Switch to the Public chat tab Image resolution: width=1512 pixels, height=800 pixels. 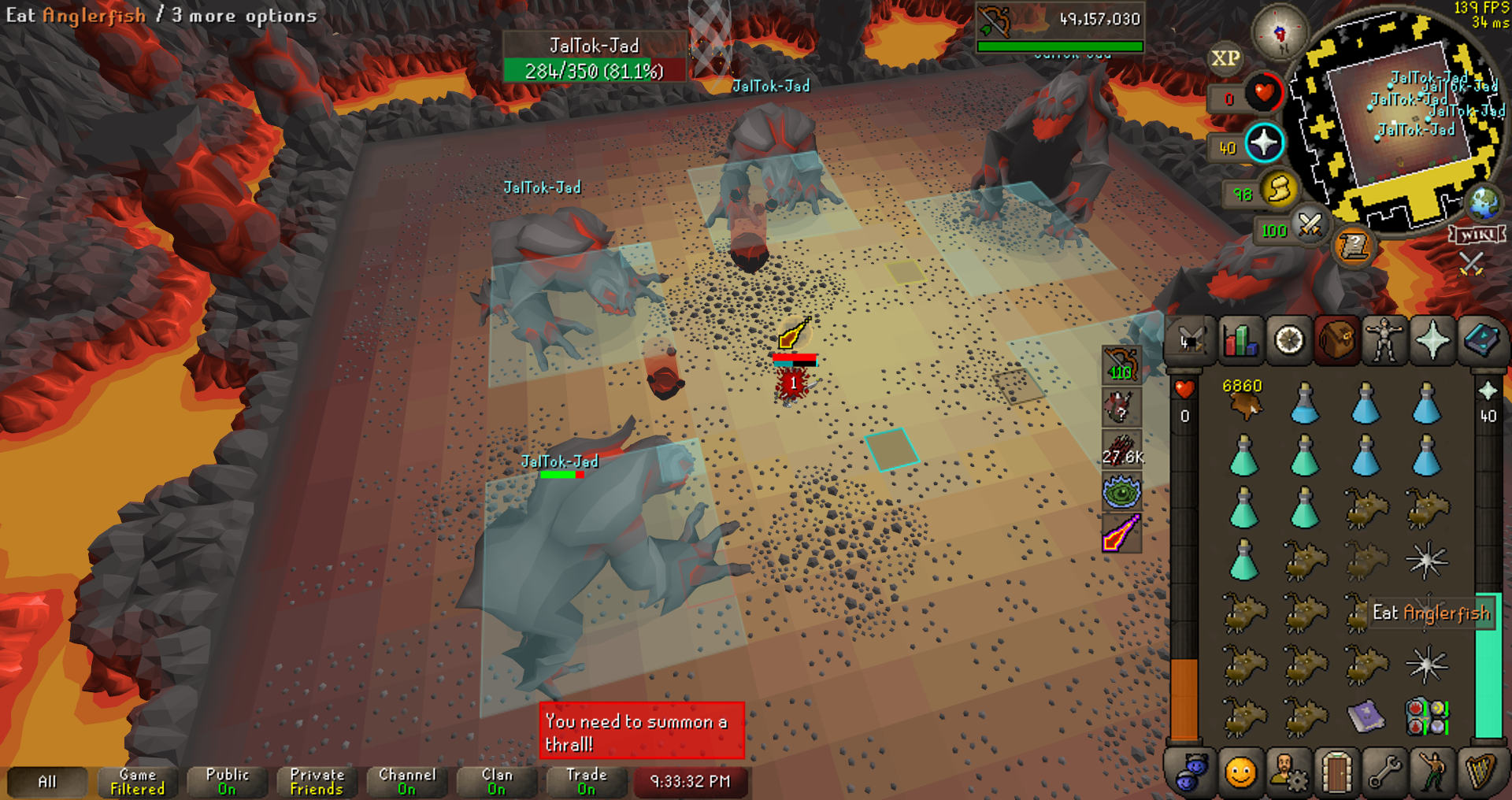point(228,781)
